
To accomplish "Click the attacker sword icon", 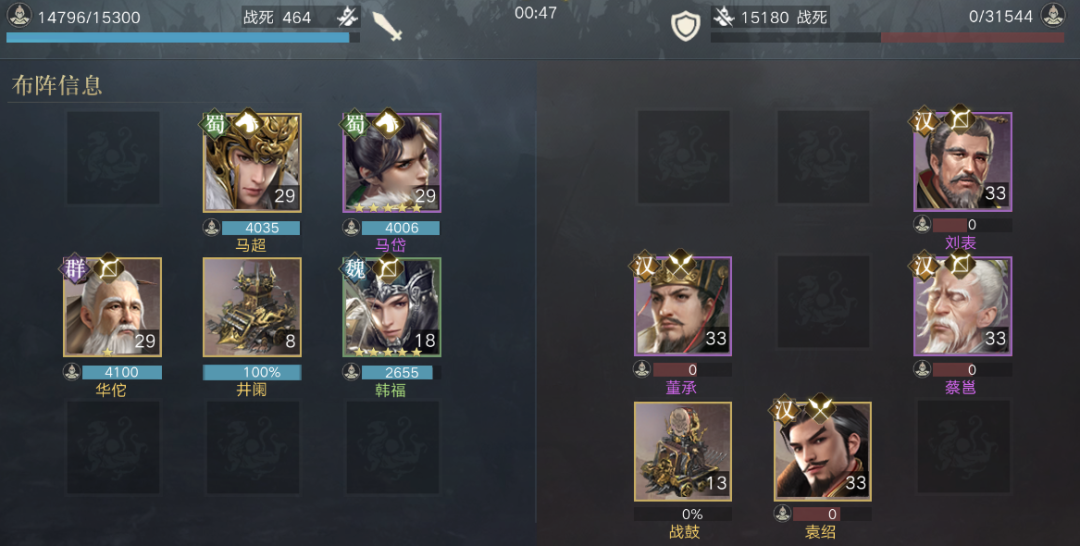I will point(386,25).
